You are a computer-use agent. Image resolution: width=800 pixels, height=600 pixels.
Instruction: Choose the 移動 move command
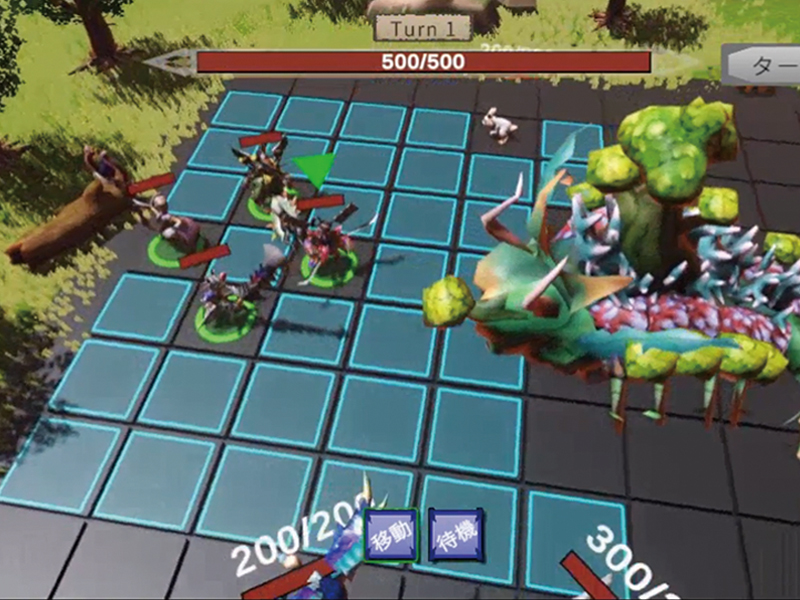pos(390,535)
